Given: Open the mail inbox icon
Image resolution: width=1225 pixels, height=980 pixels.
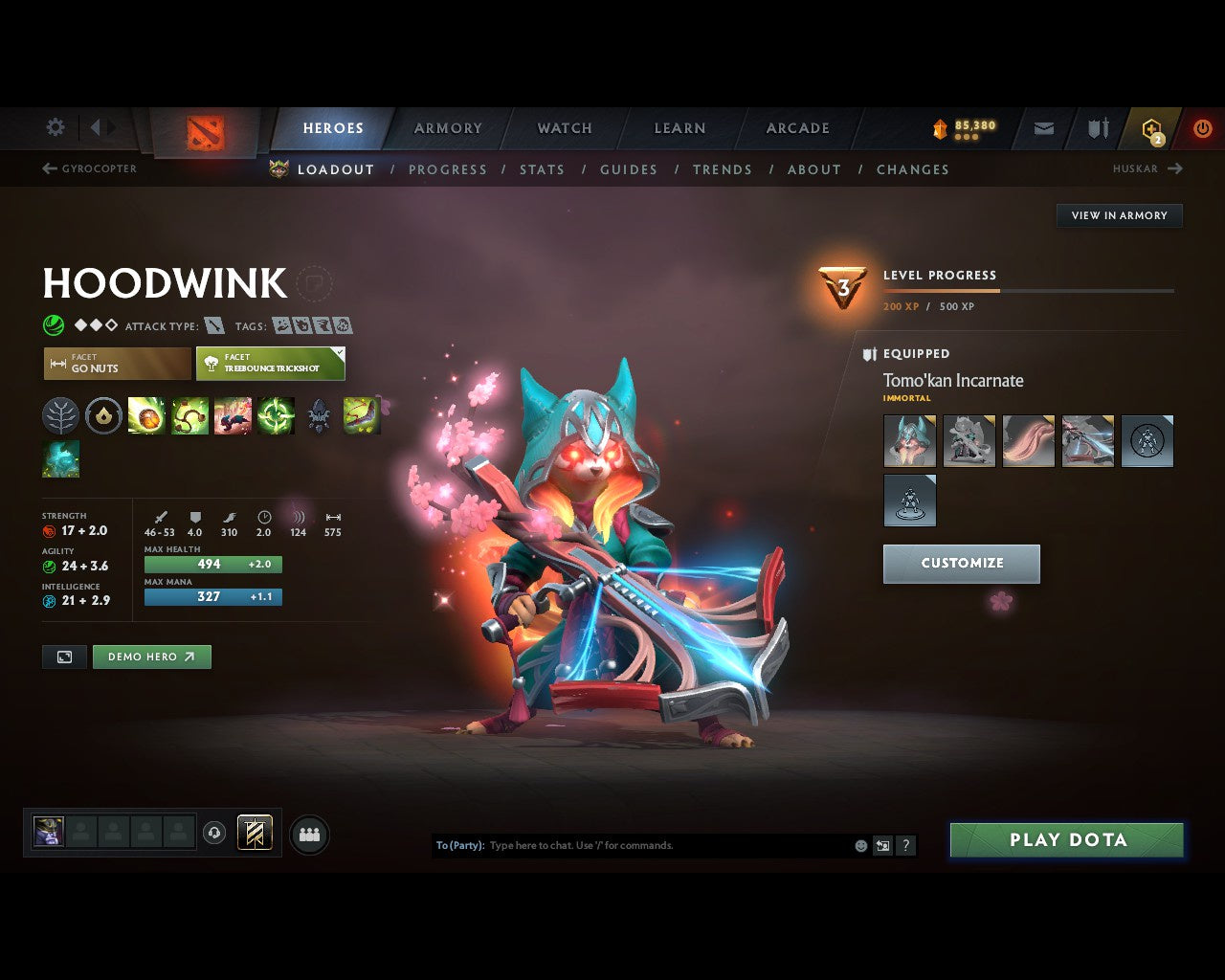Looking at the screenshot, I should pos(1043,128).
